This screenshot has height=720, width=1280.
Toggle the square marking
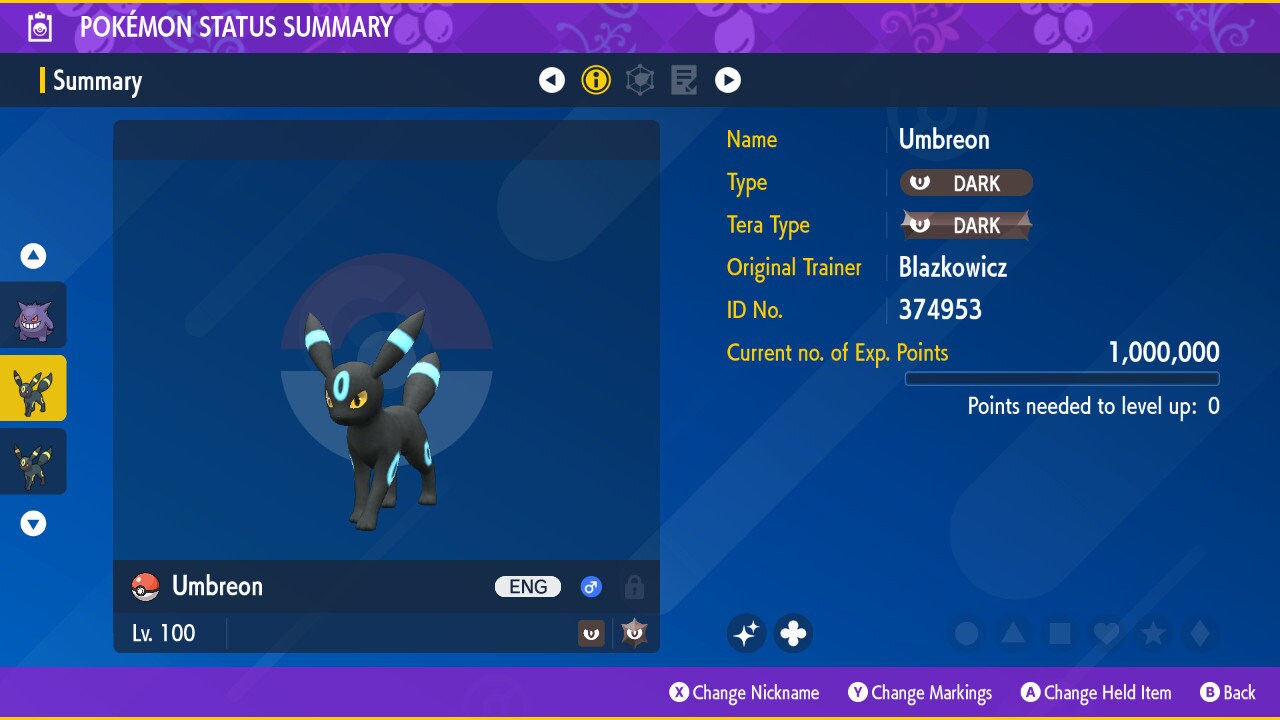pyautogui.click(x=1060, y=633)
